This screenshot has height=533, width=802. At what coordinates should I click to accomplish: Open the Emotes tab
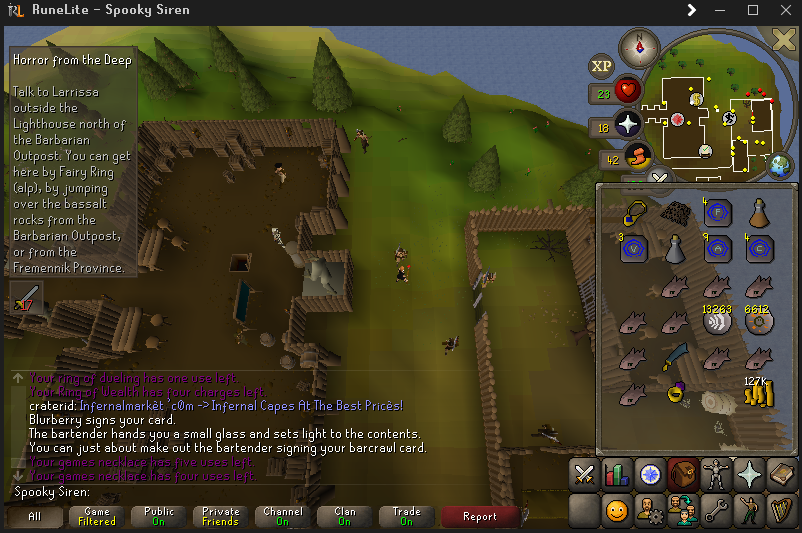point(749,512)
